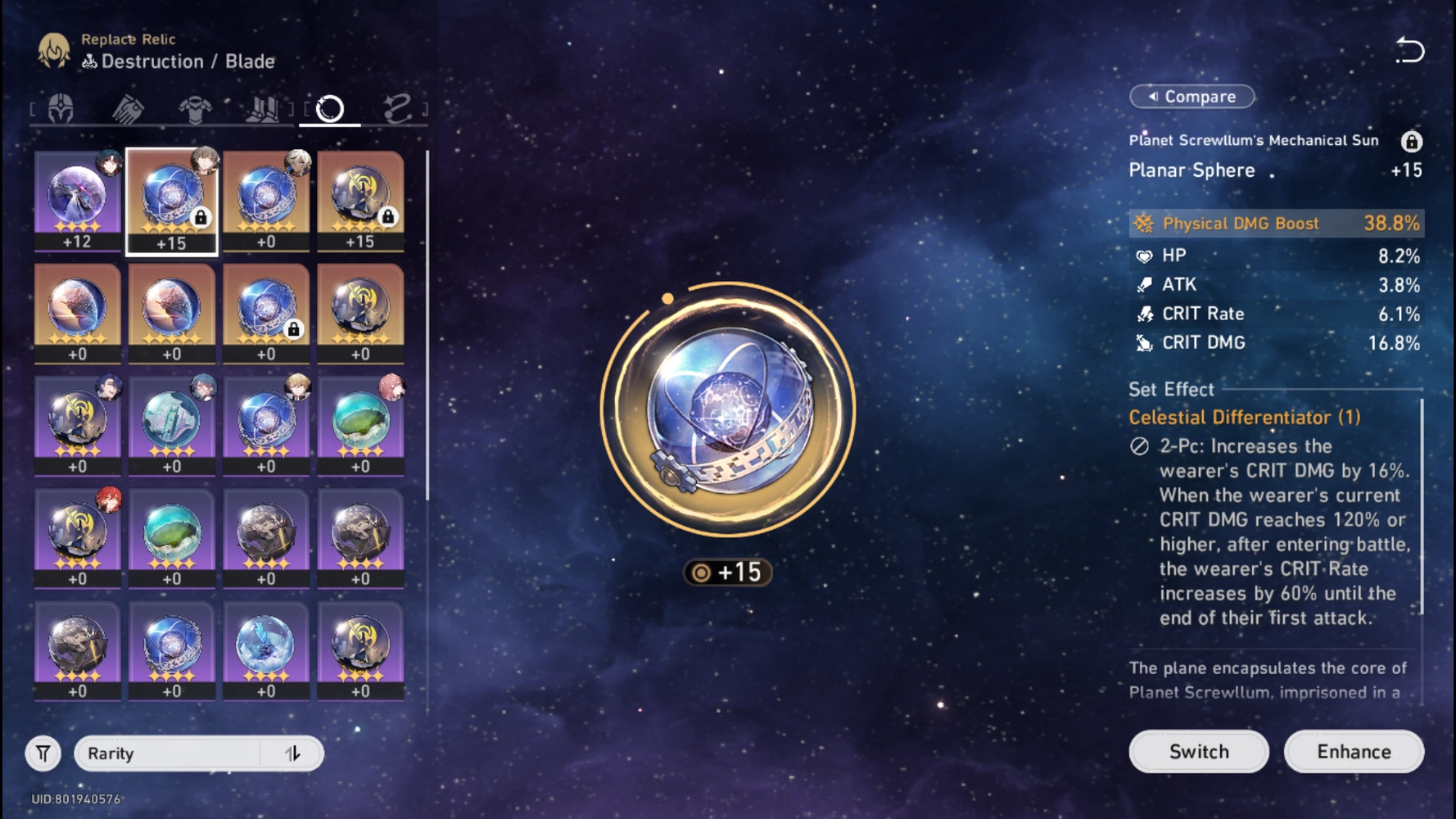Click the Physical DMG Boost stat icon

[x=1142, y=223]
